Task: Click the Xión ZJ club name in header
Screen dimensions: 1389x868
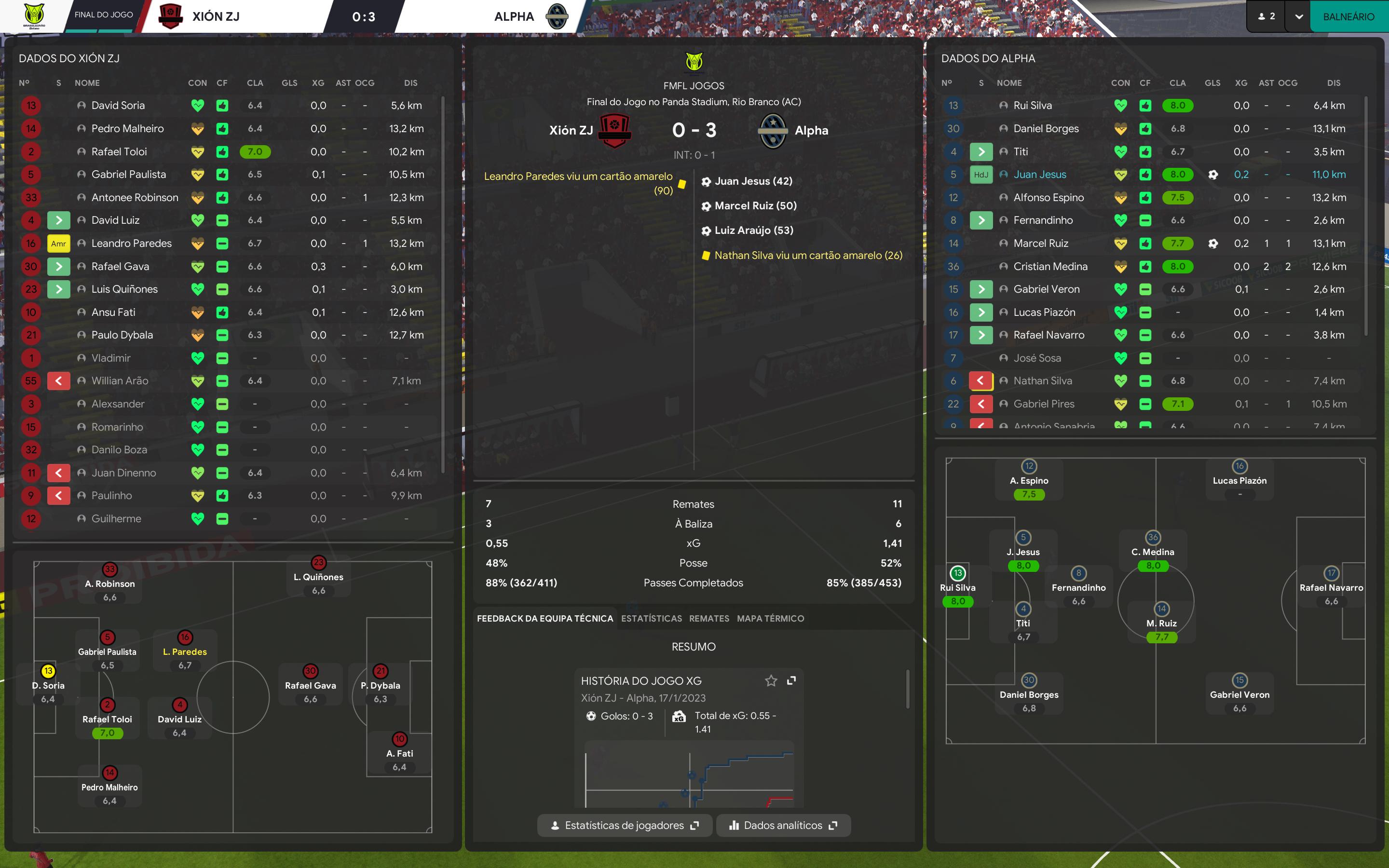Action: 216,17
